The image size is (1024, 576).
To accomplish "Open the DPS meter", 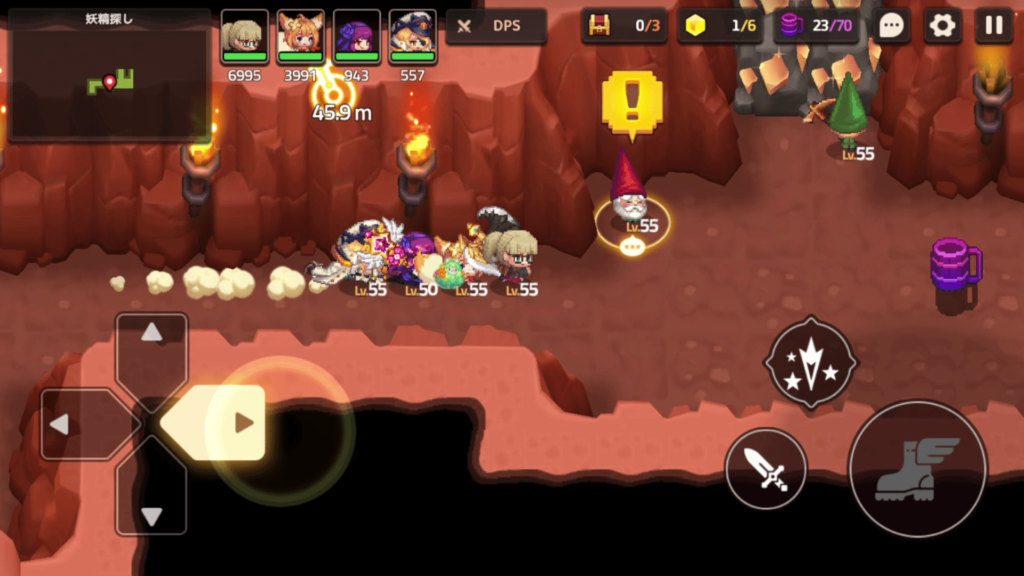I will (x=496, y=26).
